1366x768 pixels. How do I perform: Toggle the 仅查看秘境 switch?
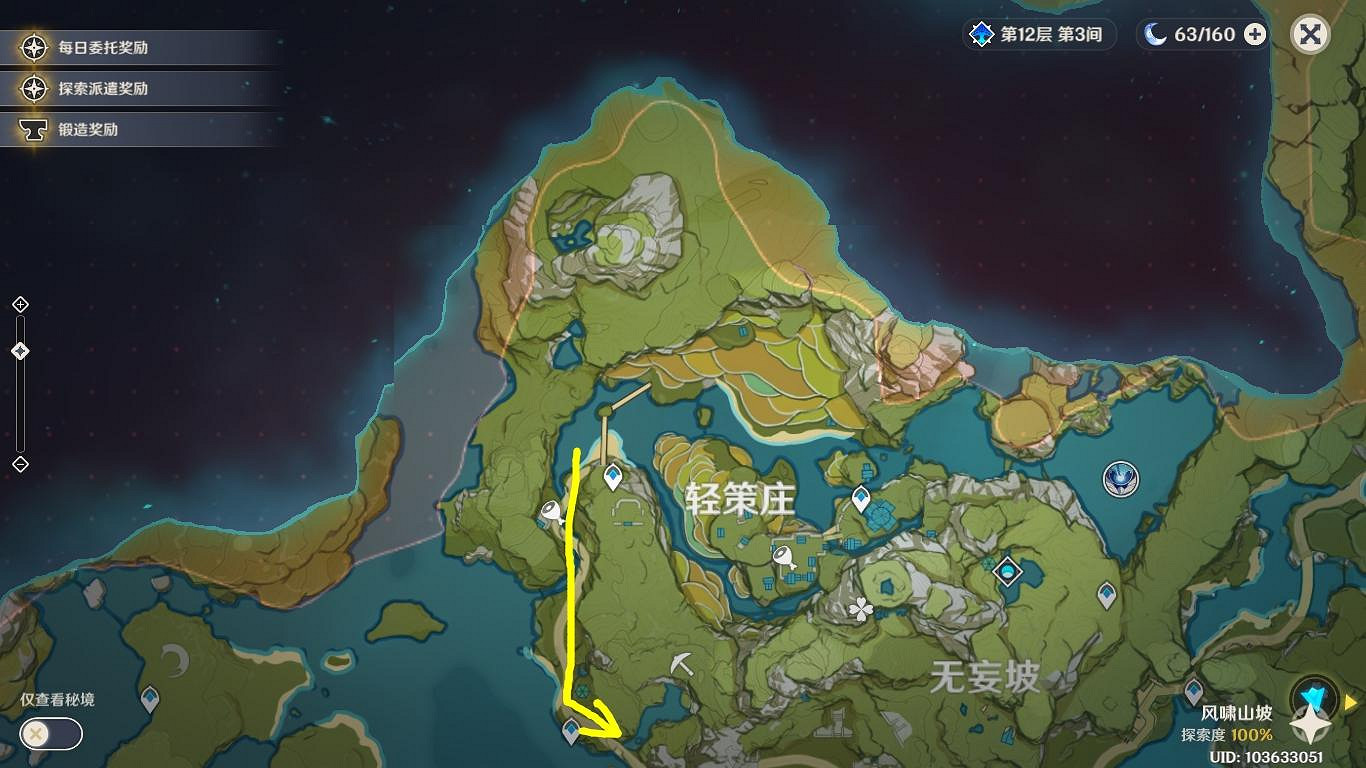[50, 735]
